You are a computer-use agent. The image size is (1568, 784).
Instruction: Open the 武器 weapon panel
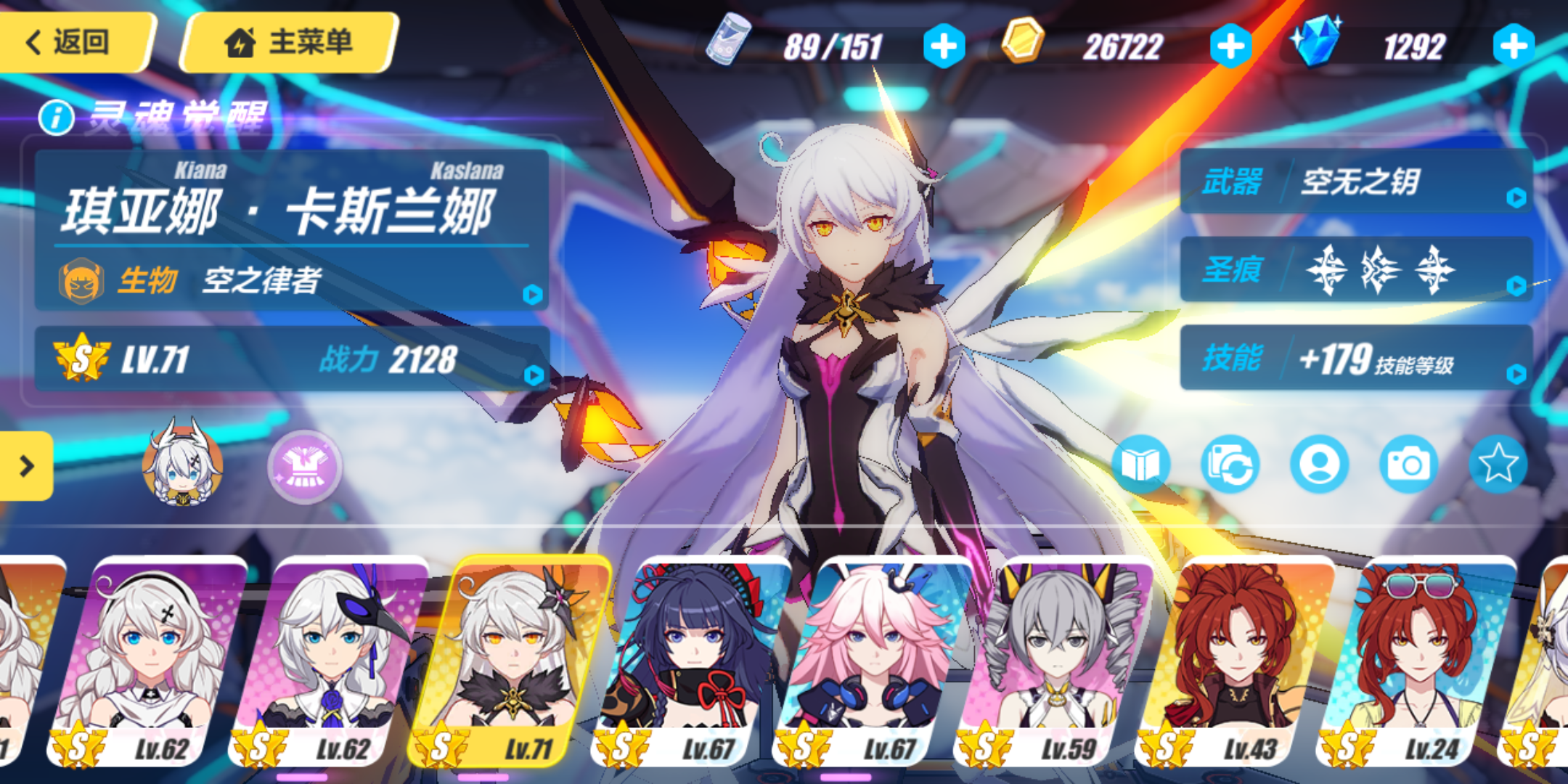point(1356,181)
